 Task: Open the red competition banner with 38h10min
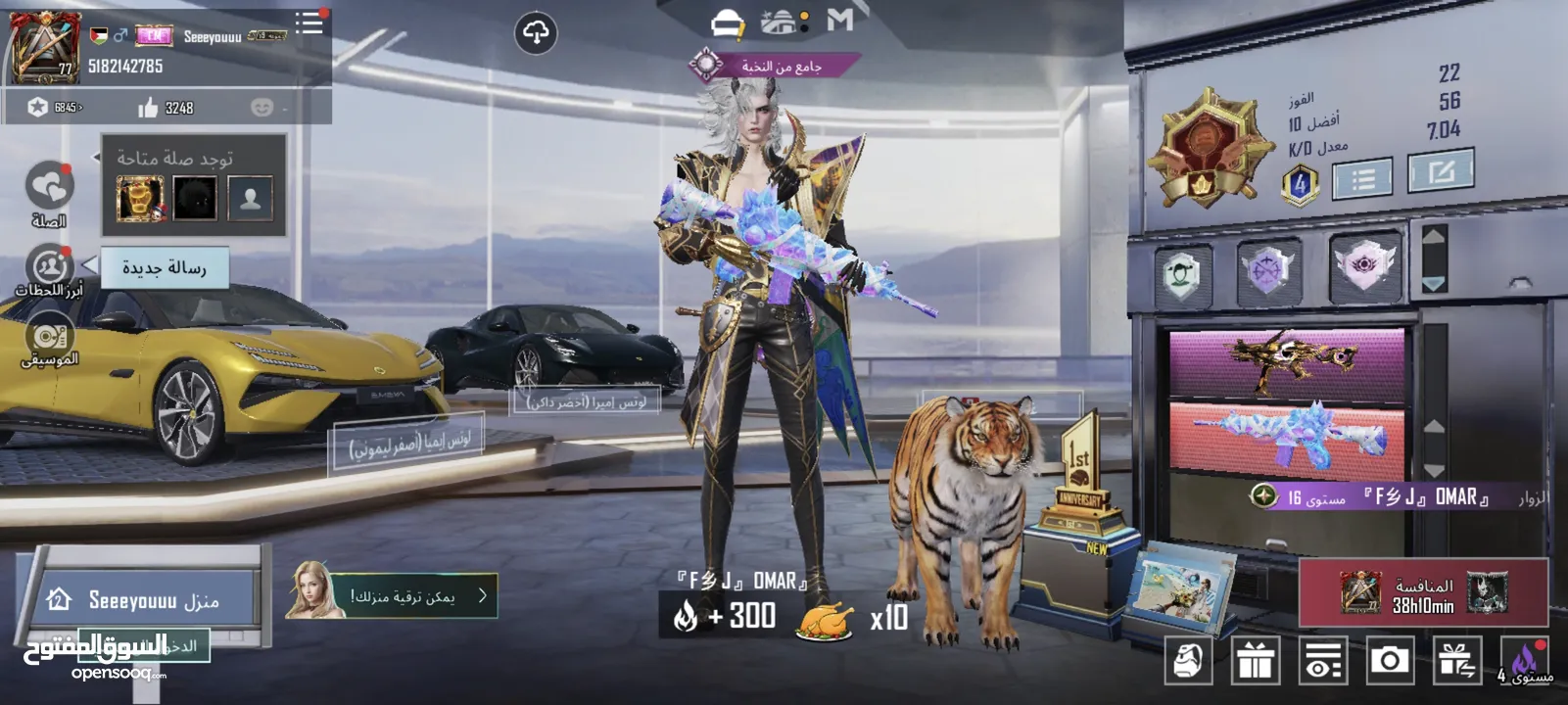pyautogui.click(x=1423, y=593)
